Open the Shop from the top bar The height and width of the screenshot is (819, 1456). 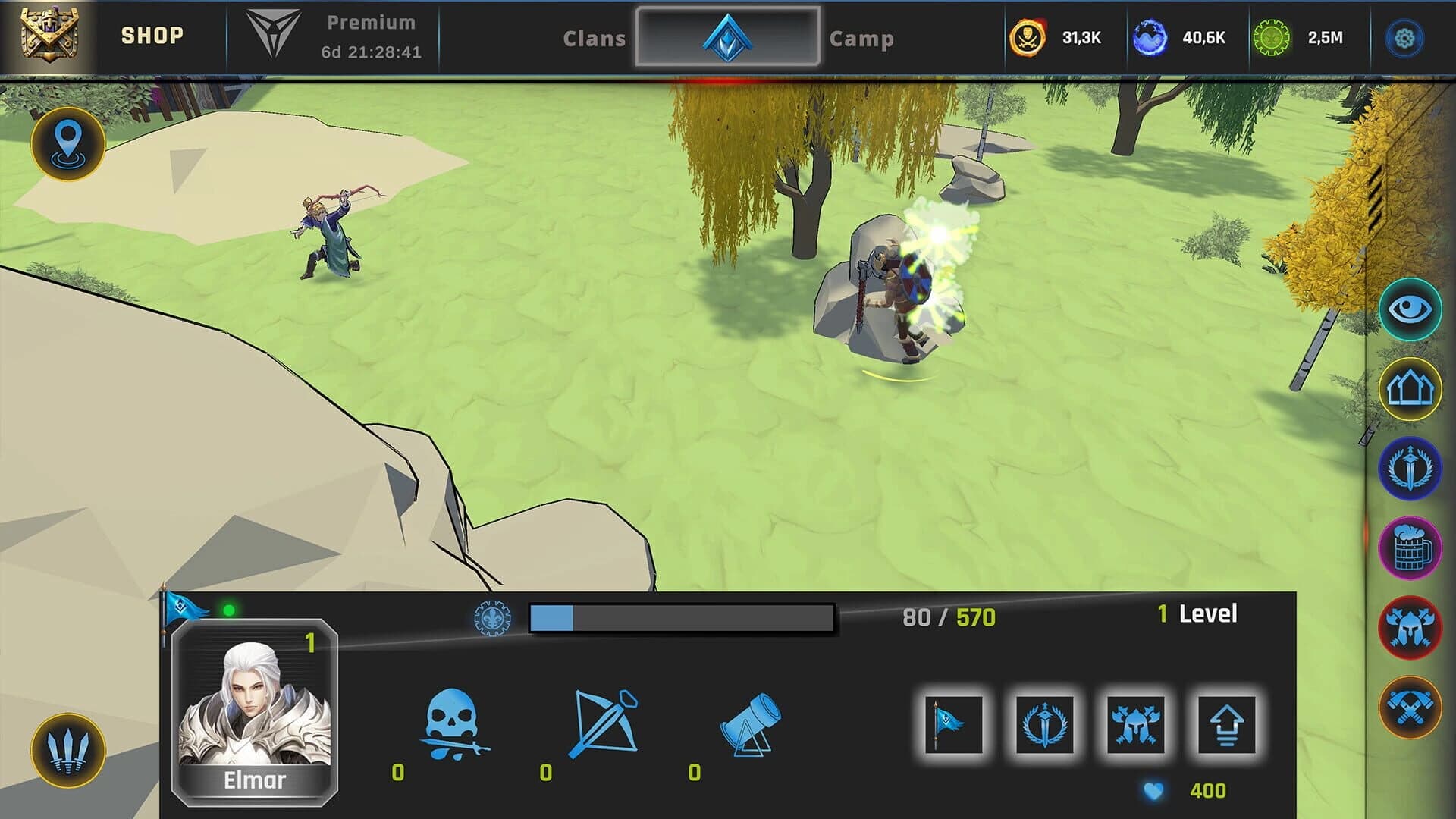coord(151,33)
